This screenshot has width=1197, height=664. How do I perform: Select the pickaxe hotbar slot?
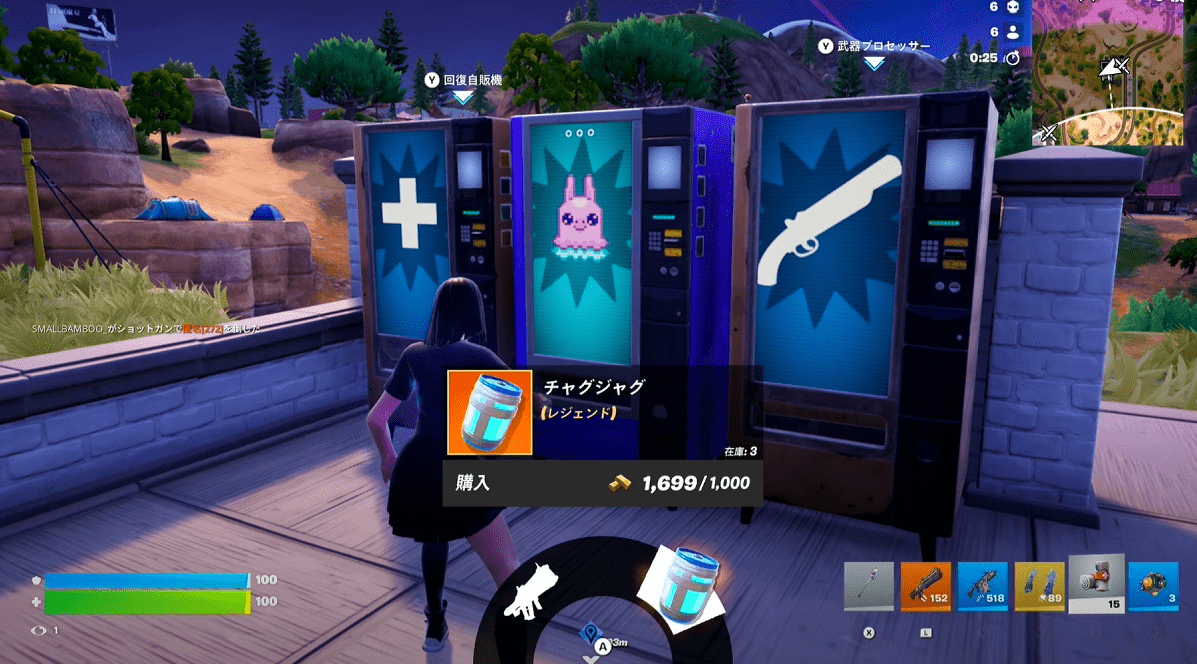click(x=868, y=587)
